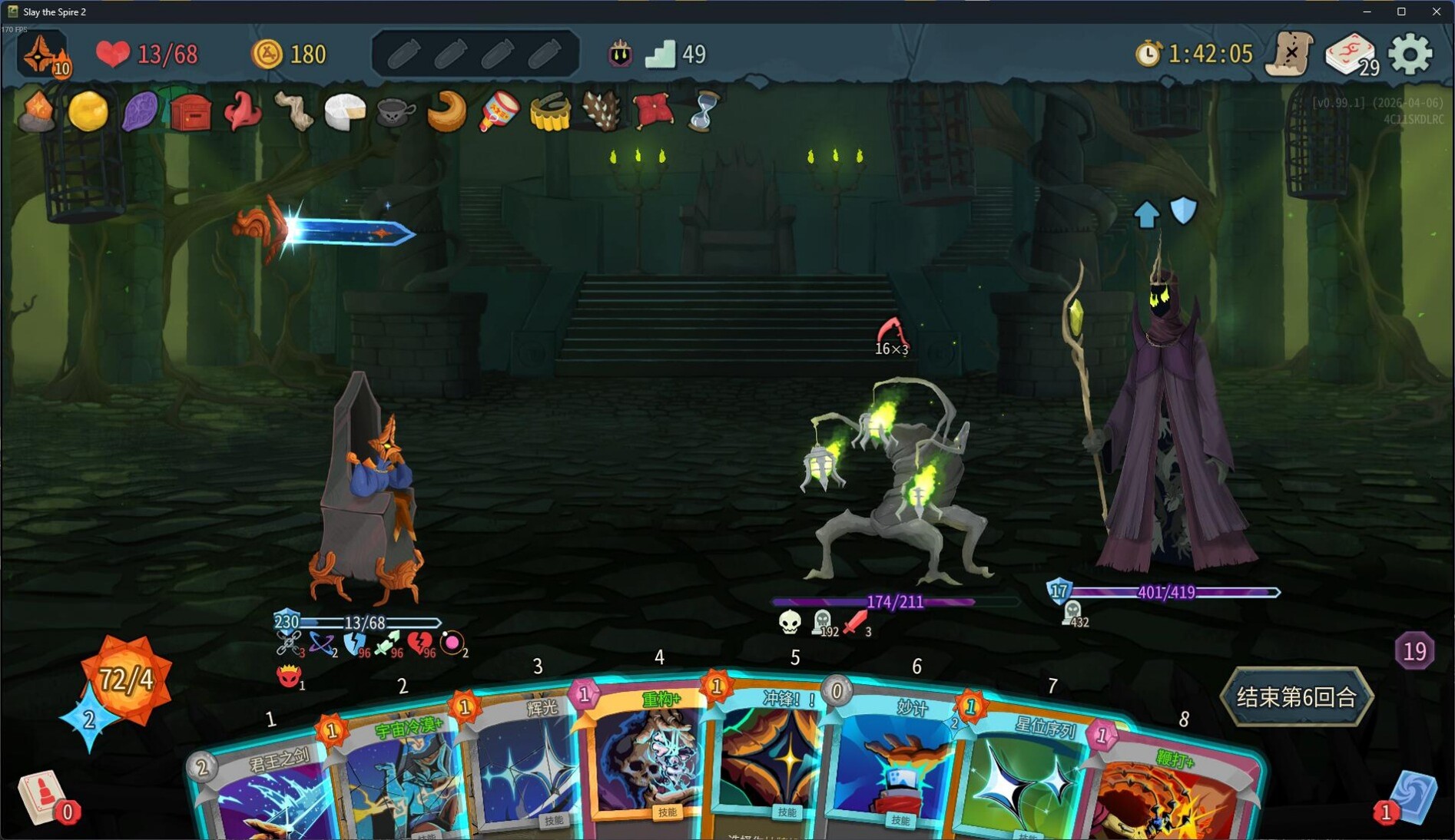The image size is (1455, 840).
Task: Maximize the Slay the Spire 2 window
Action: [1401, 12]
